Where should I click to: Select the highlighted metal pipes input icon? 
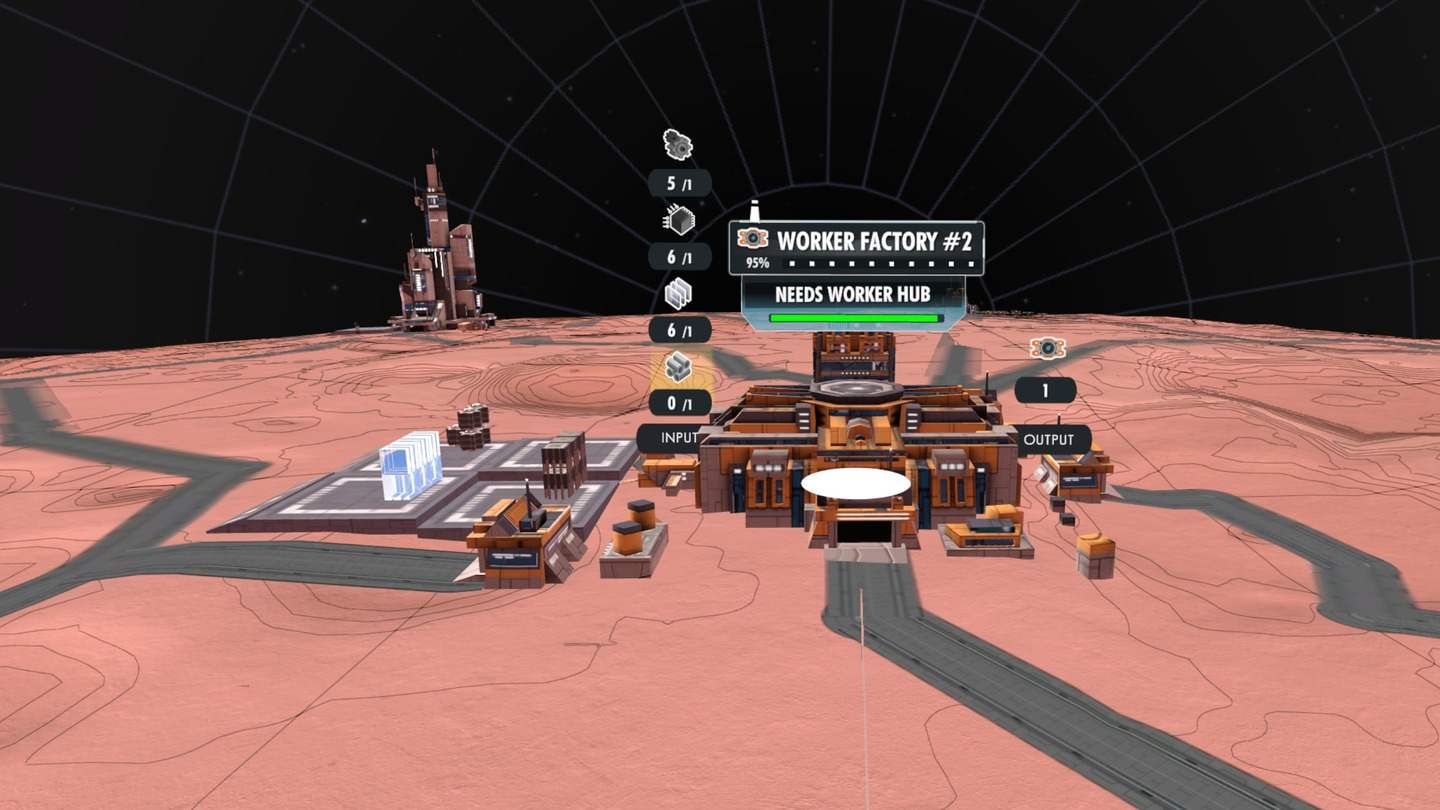(680, 367)
